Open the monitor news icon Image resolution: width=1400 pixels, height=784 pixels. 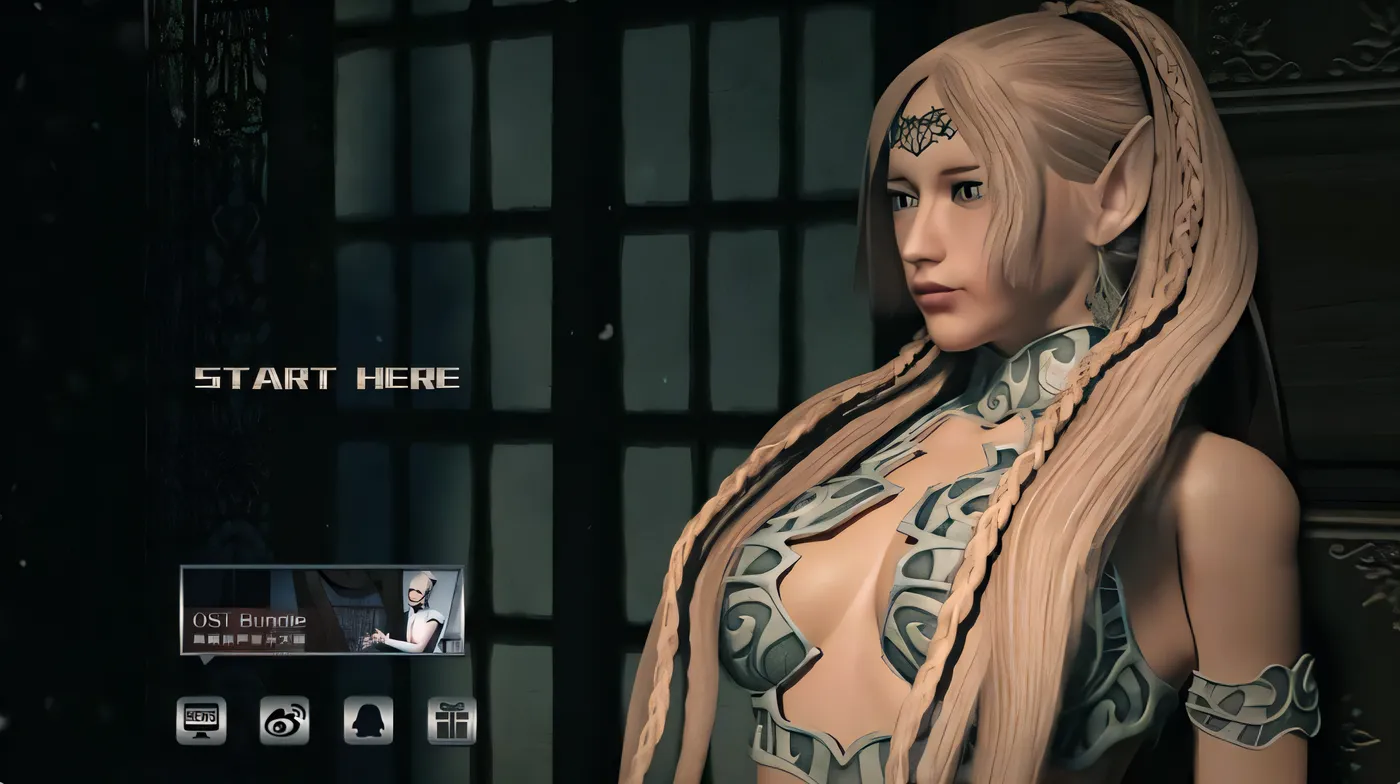[201, 720]
